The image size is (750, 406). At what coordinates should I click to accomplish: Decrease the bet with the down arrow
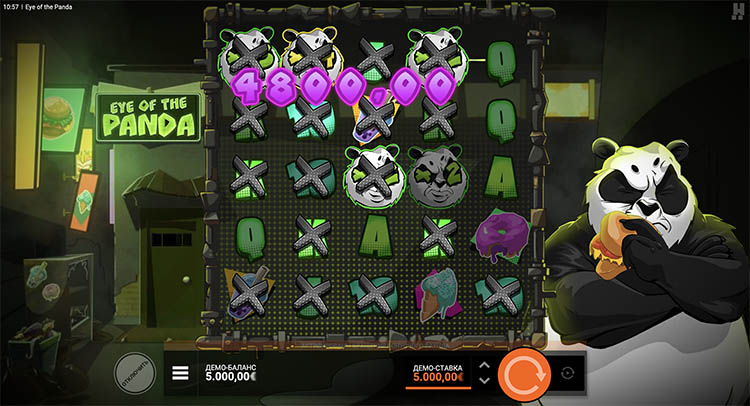[485, 381]
